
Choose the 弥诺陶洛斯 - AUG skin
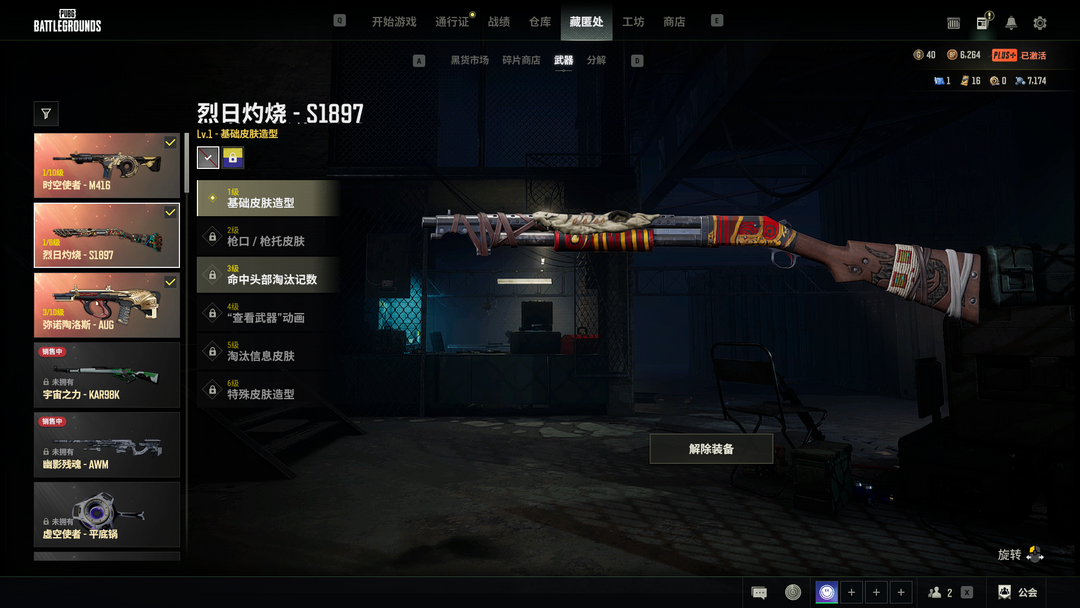tap(107, 305)
